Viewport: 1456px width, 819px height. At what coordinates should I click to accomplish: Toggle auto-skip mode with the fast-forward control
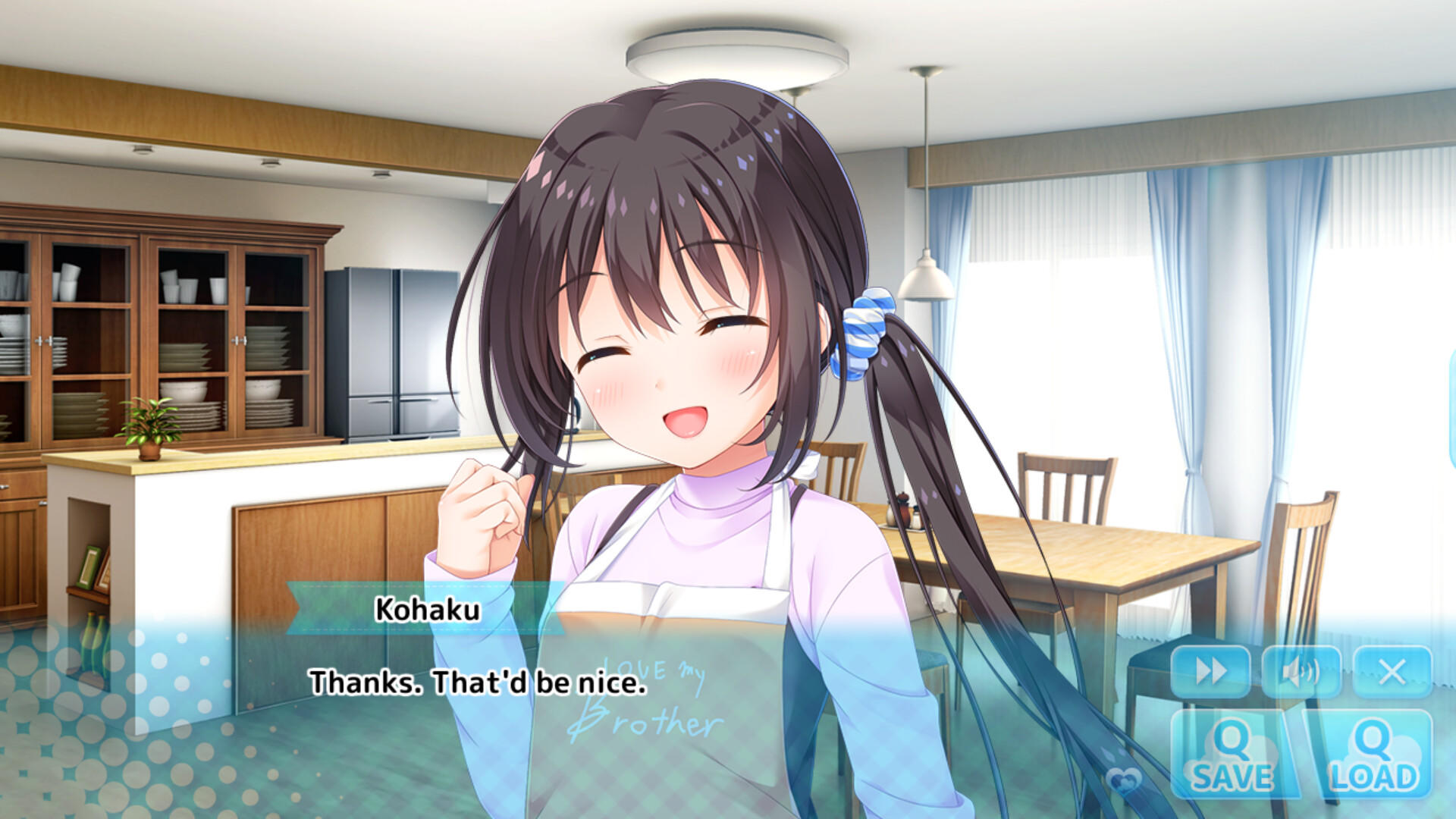point(1211,670)
